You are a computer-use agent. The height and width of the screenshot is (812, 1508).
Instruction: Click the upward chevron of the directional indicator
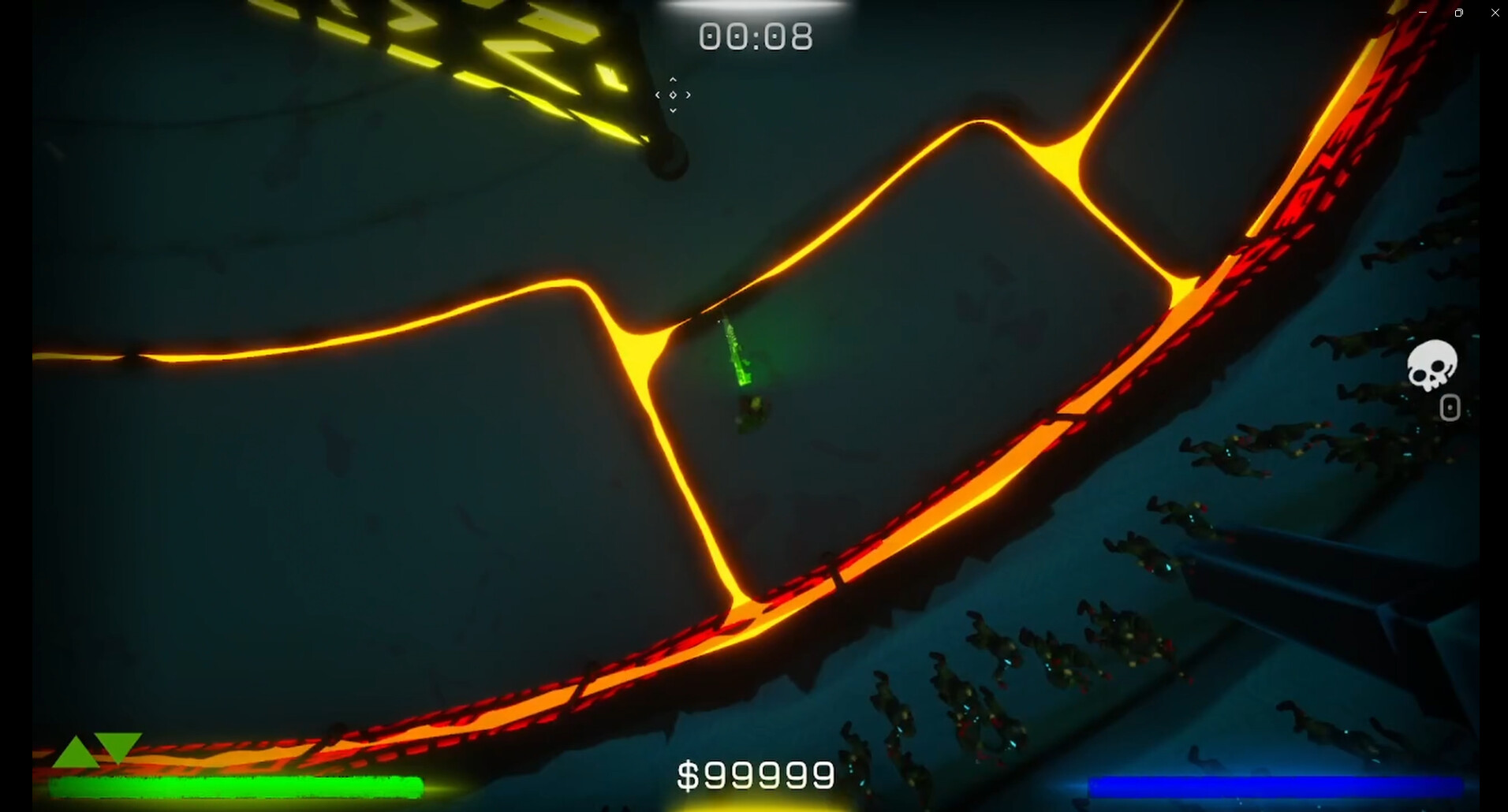[672, 80]
